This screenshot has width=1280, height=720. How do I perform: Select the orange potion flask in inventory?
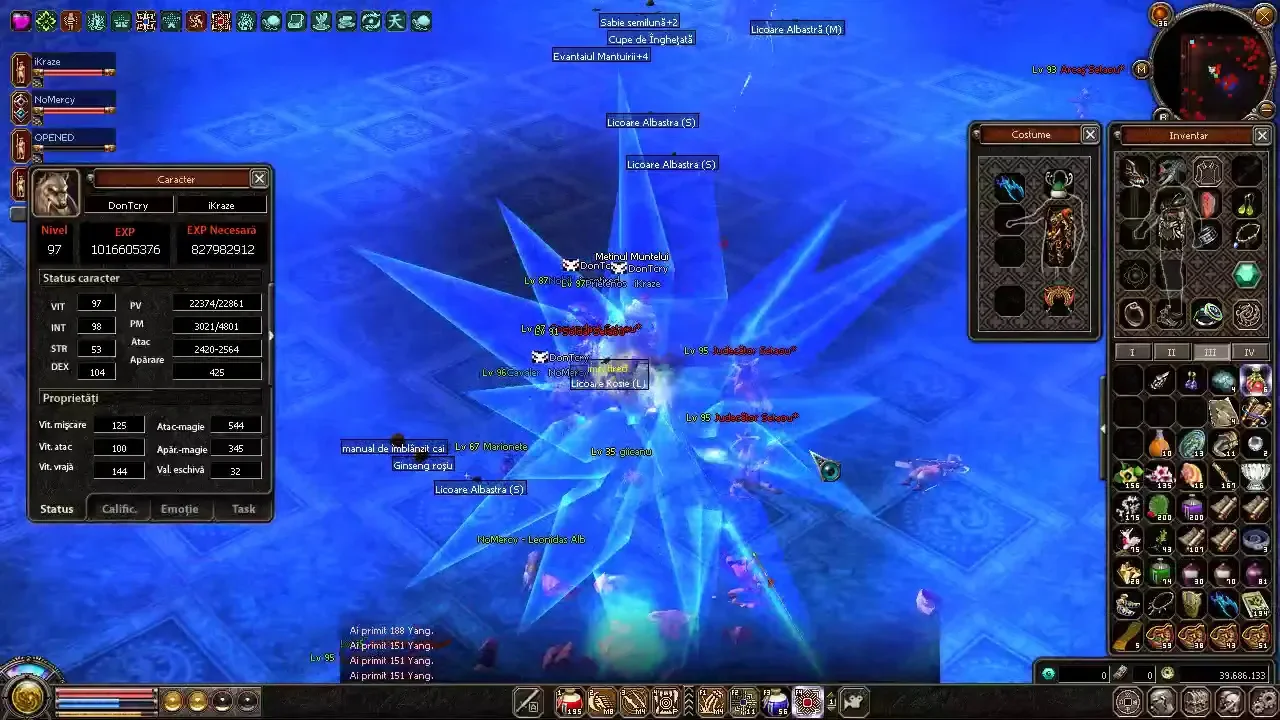tap(1159, 443)
